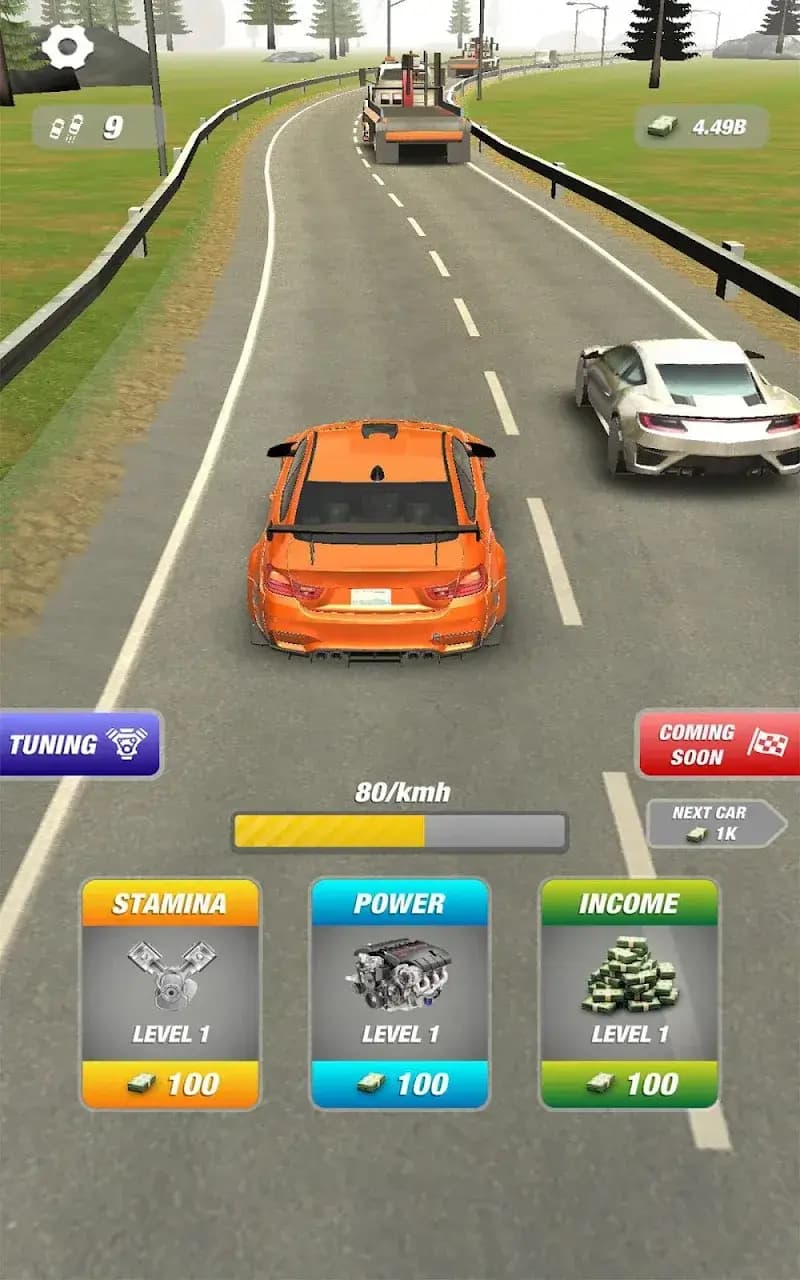800x1280 pixels.
Task: Upgrade Power for 100 cash
Action: 400,1083
